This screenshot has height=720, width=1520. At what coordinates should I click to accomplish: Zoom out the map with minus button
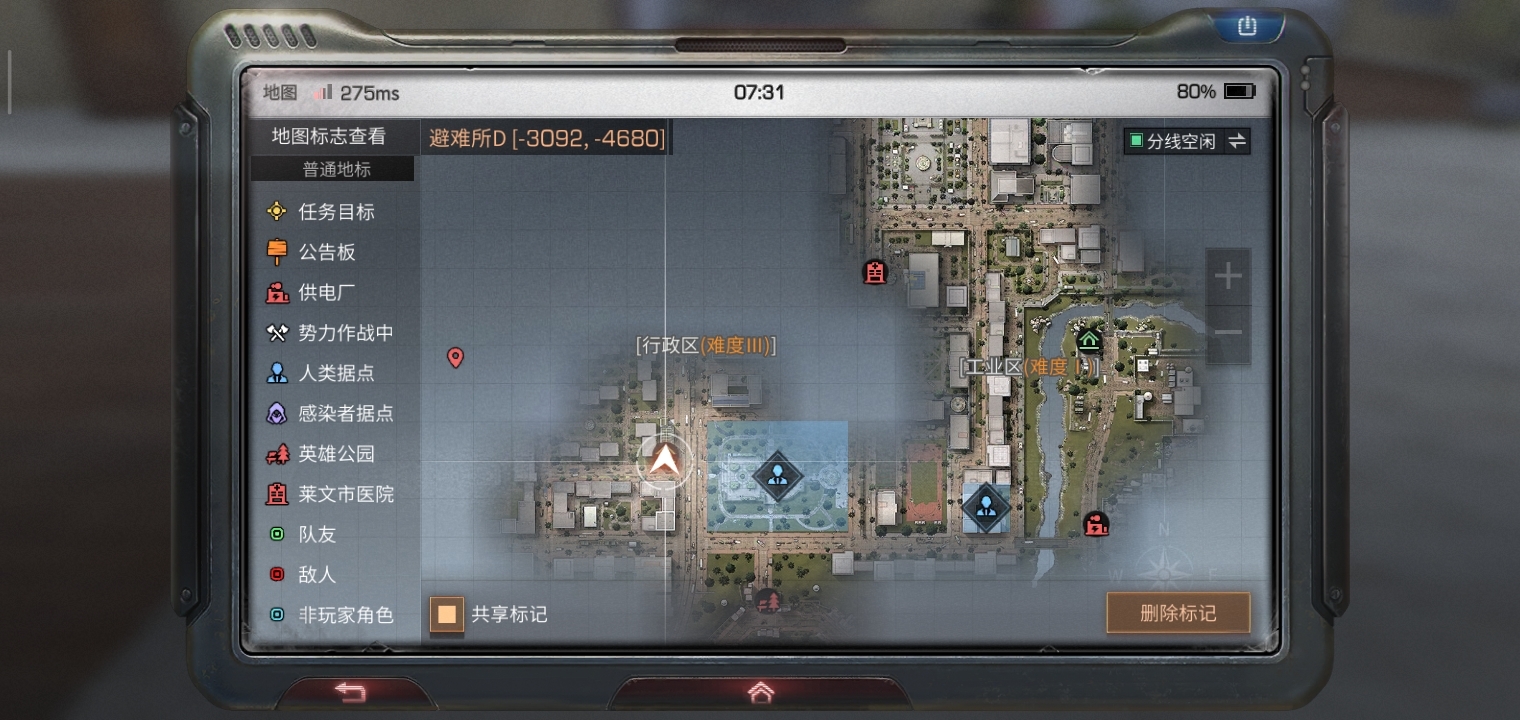(1228, 333)
